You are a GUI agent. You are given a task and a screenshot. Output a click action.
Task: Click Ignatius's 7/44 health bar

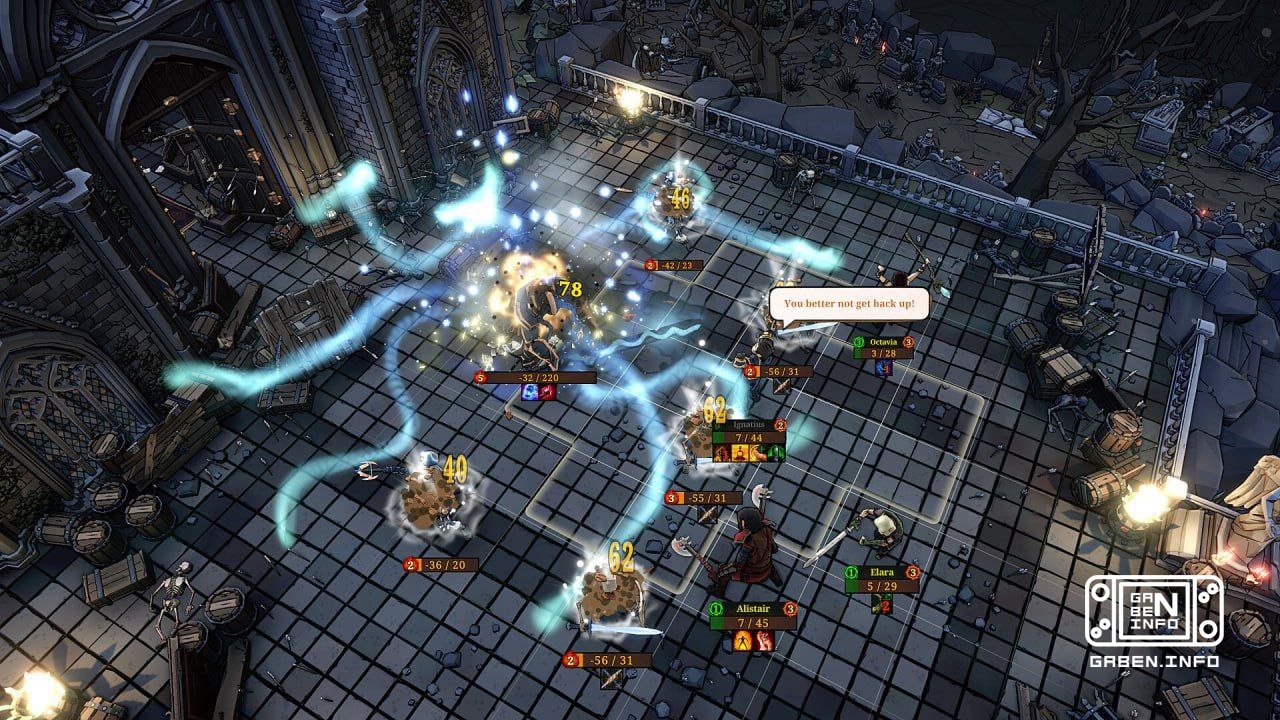click(x=748, y=437)
